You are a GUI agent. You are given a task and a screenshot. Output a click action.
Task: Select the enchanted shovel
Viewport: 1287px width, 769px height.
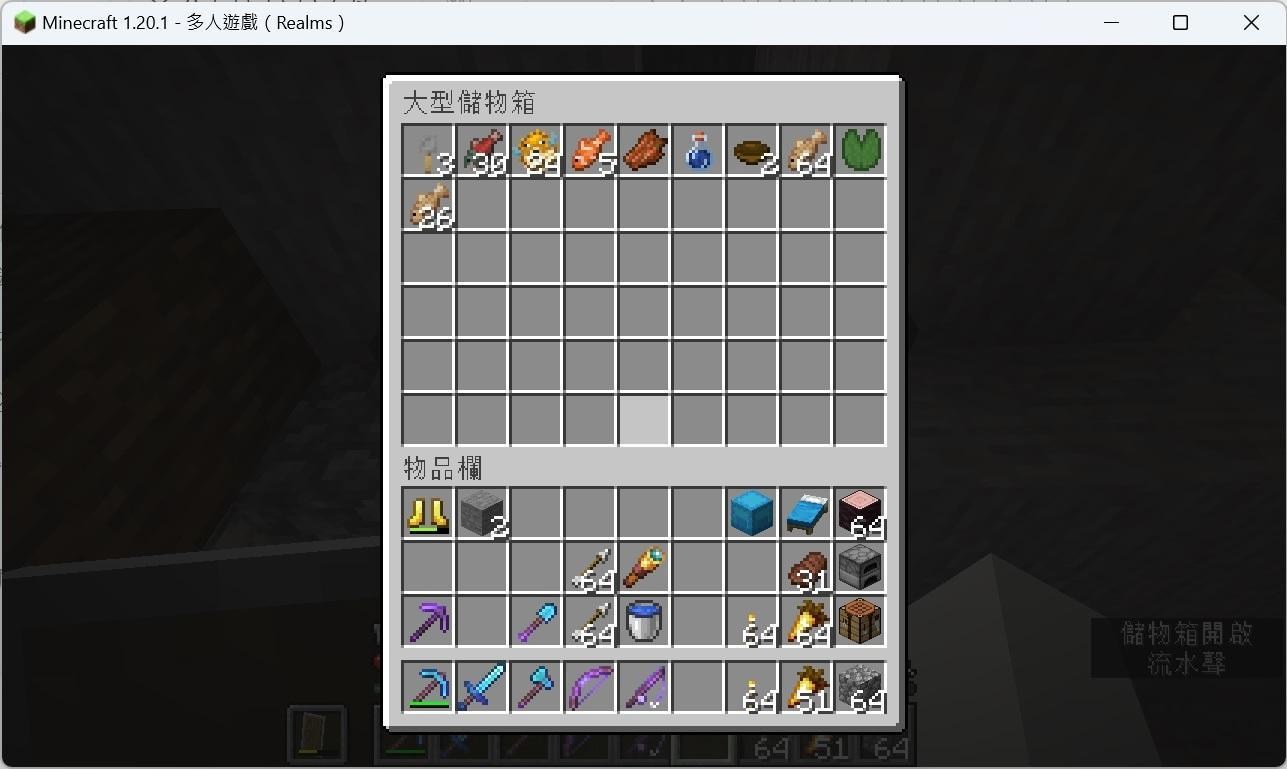click(535, 620)
